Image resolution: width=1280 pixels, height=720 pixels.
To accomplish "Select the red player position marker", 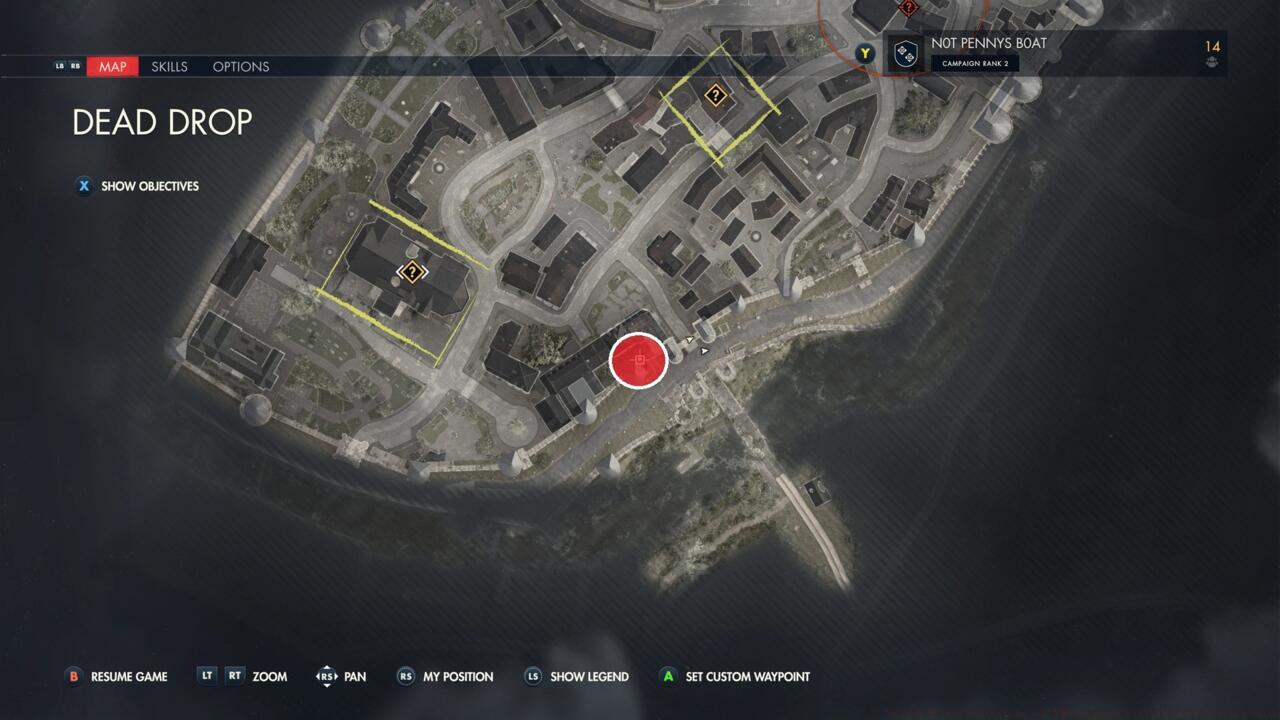I will click(639, 361).
